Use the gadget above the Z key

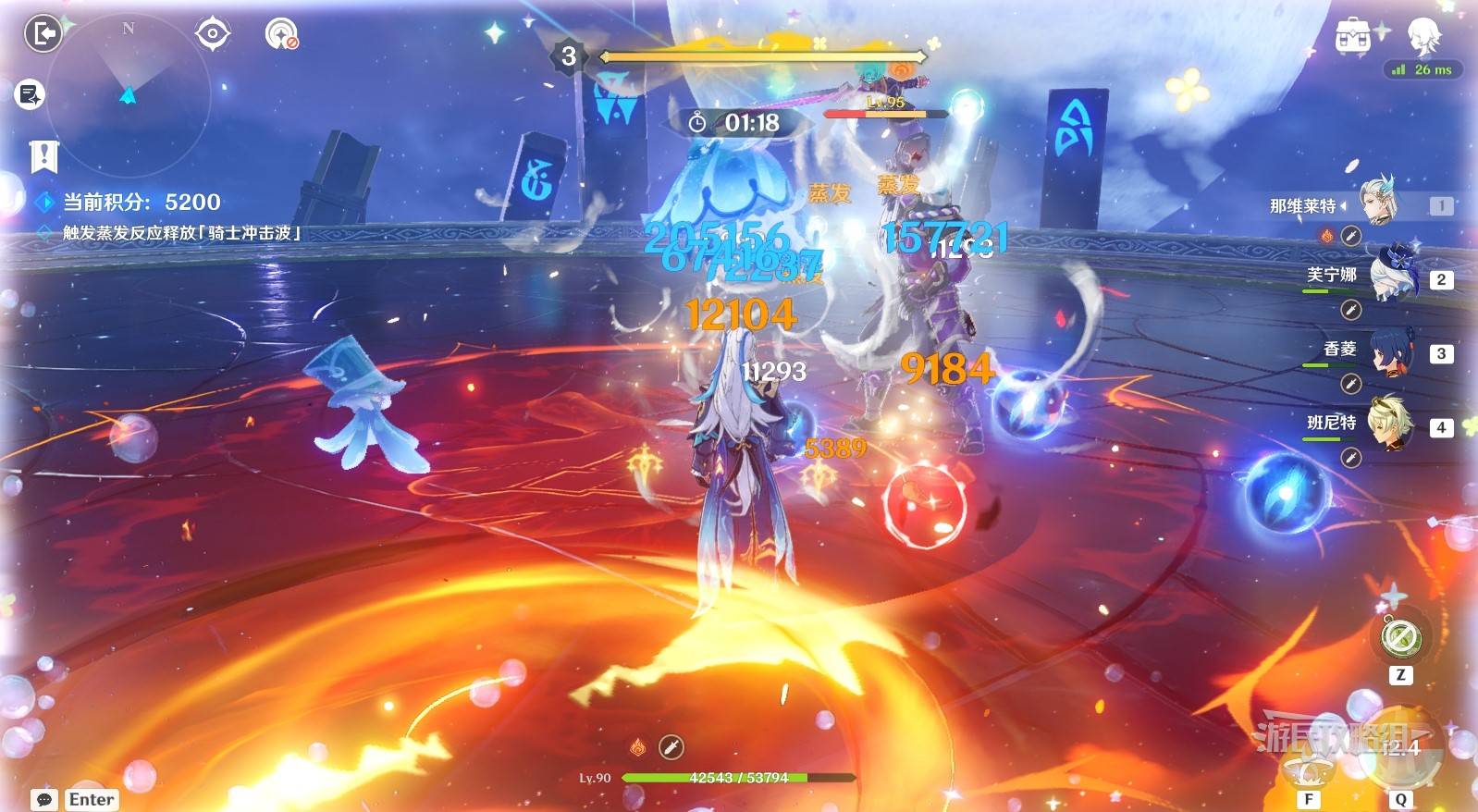1400,636
